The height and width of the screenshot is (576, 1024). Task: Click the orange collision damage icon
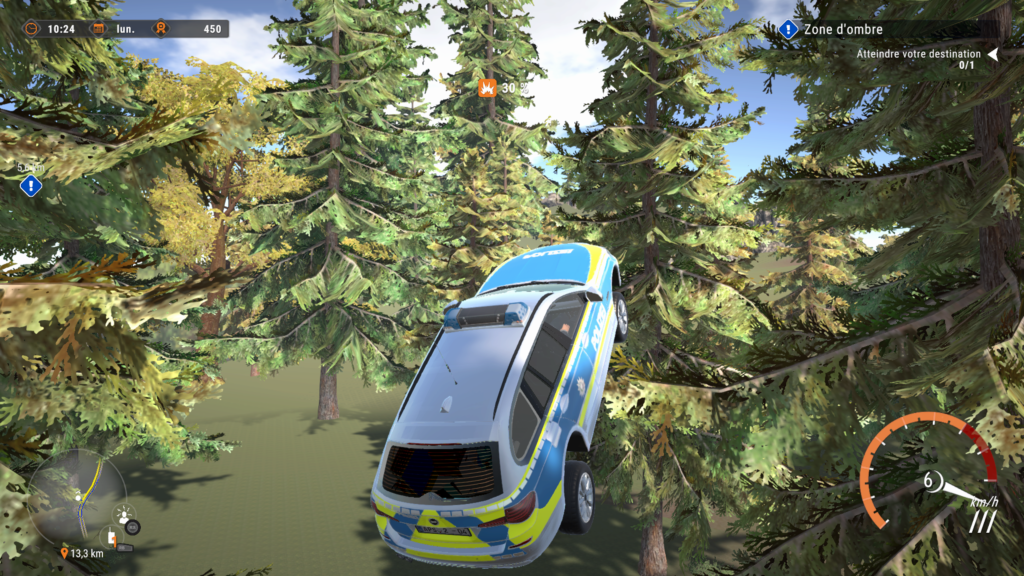tap(487, 87)
